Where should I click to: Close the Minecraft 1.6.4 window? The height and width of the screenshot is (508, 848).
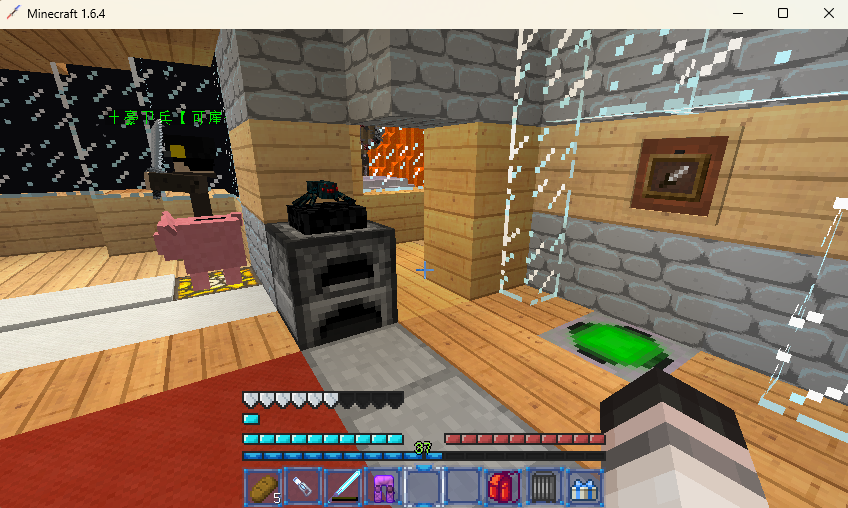[x=826, y=13]
